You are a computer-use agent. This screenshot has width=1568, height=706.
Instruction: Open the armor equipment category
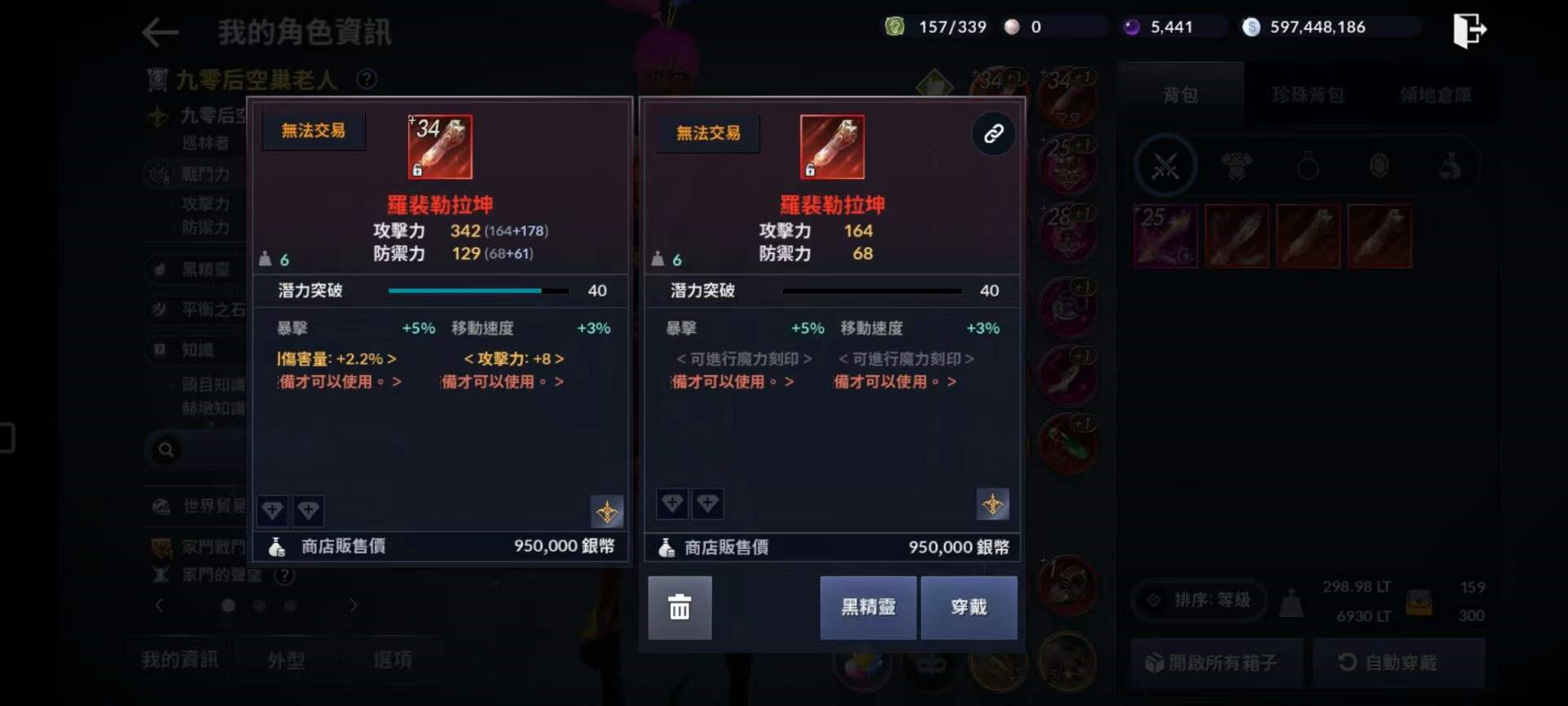(1236, 165)
